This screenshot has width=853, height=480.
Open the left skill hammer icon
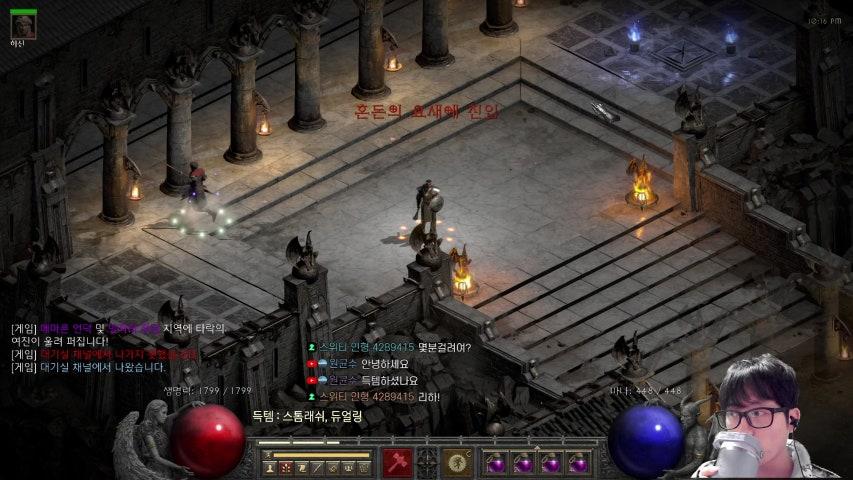click(x=397, y=462)
